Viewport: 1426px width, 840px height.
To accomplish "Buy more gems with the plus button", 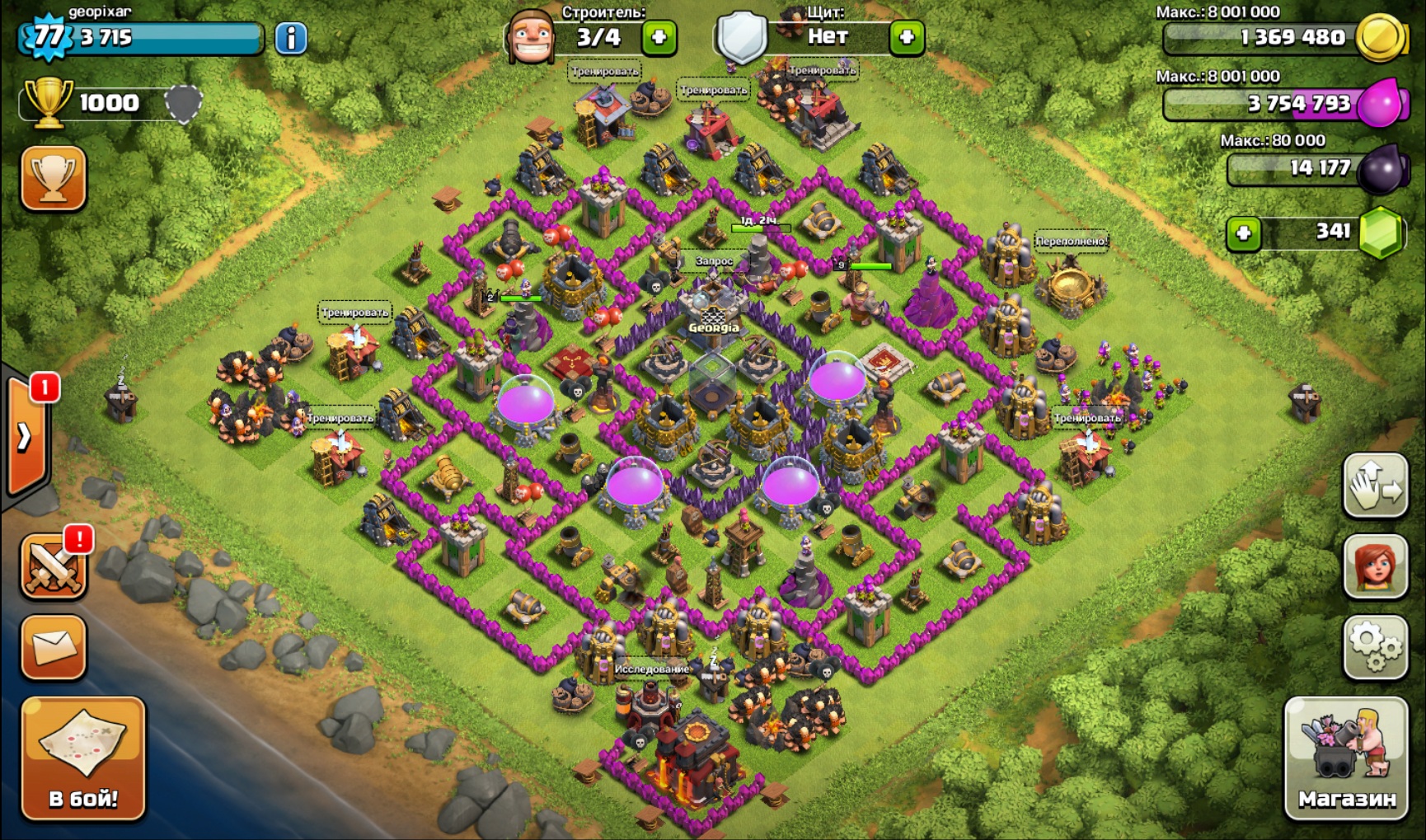I will click(x=1243, y=233).
